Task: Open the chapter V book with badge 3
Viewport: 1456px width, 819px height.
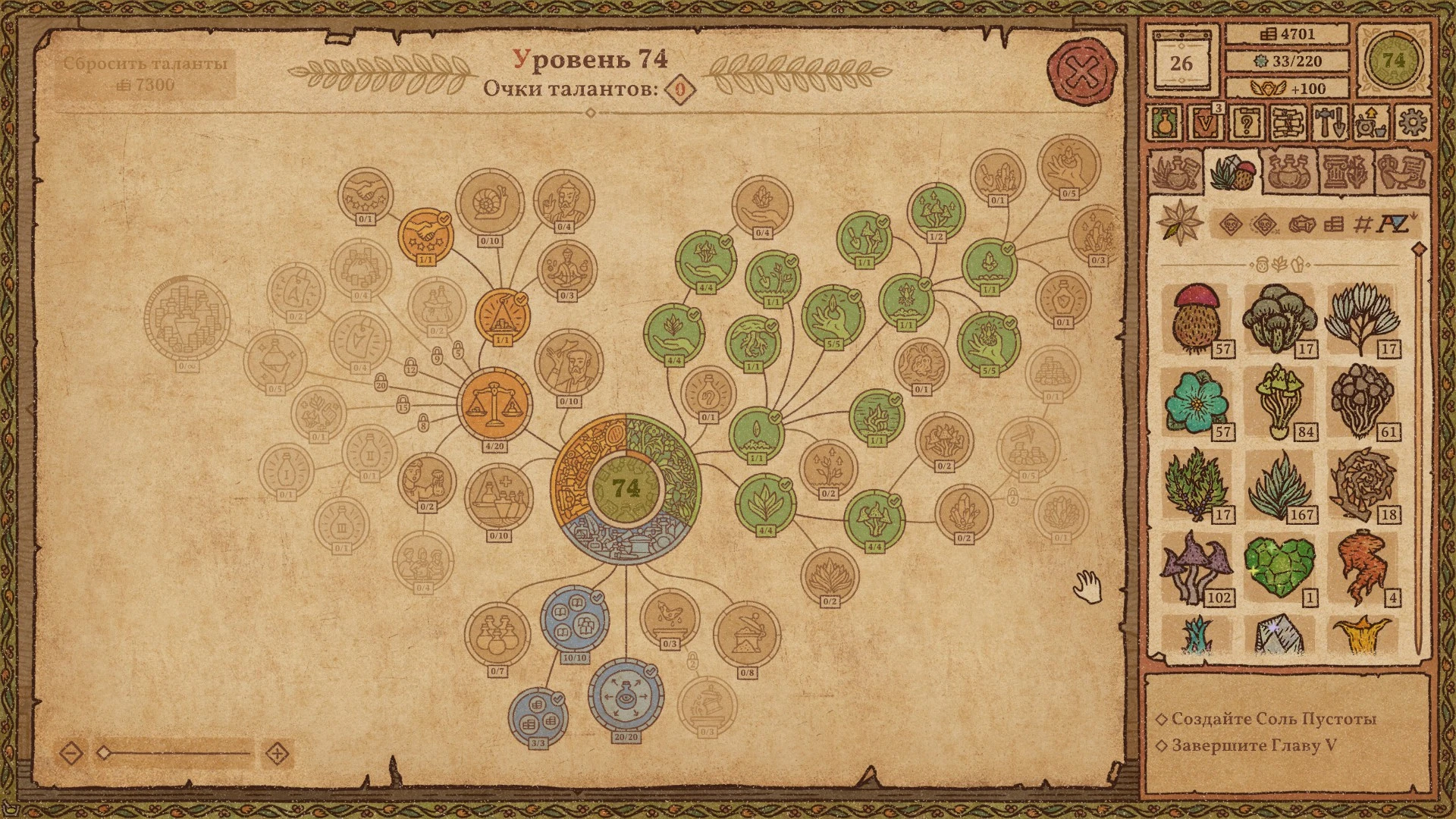Action: (1203, 122)
